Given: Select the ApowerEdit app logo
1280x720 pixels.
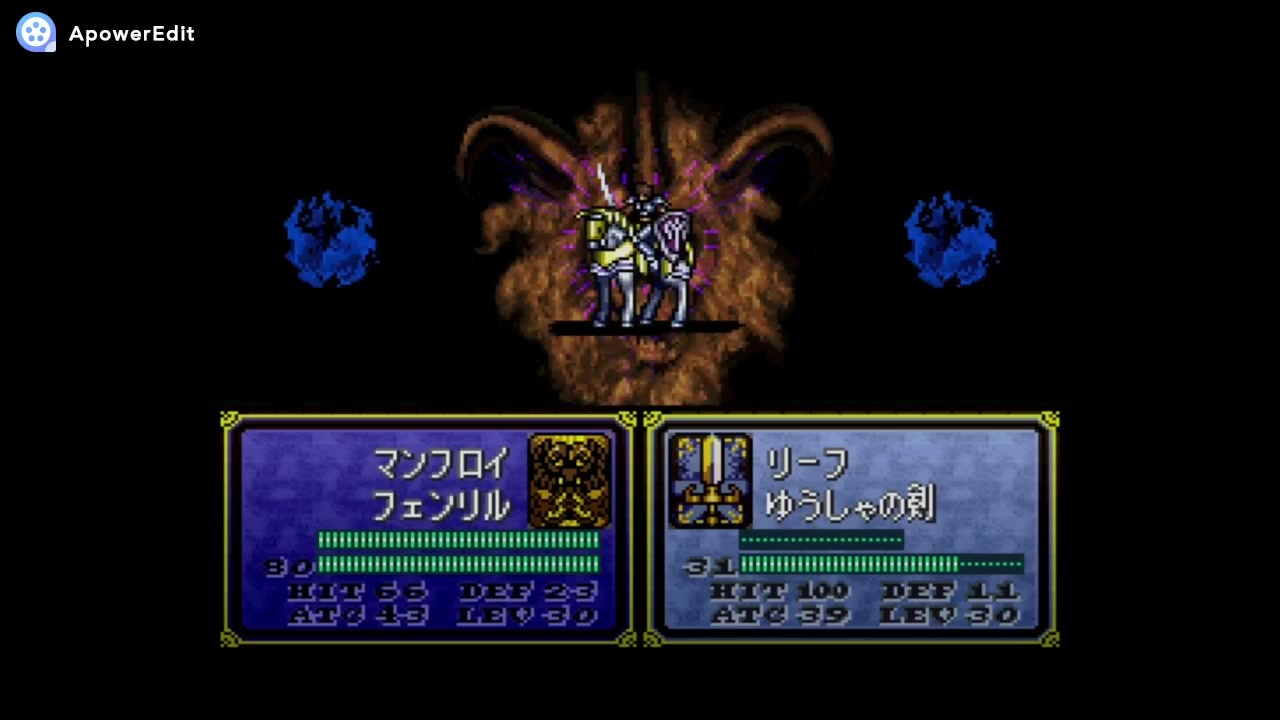Looking at the screenshot, I should point(36,33).
